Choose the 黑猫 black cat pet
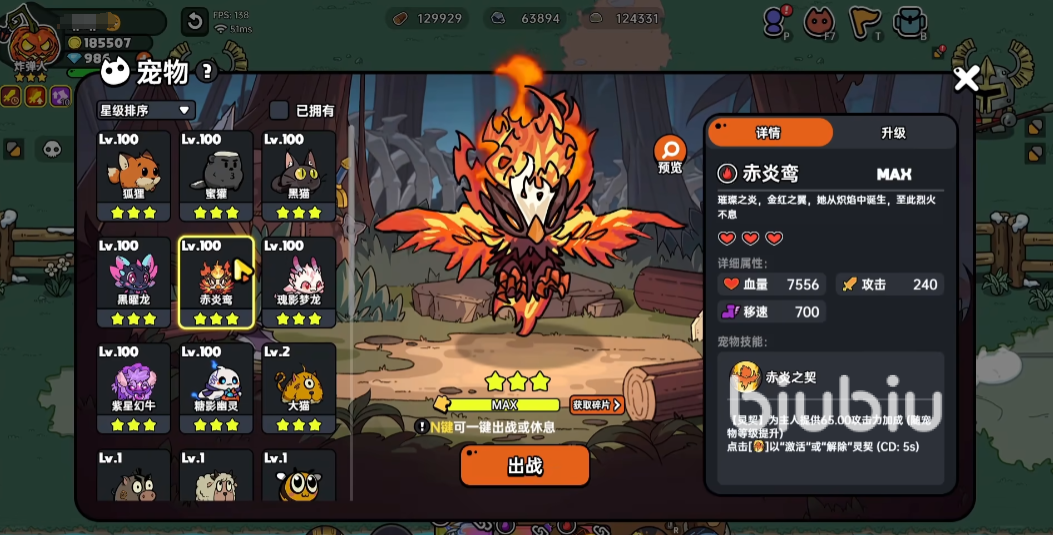This screenshot has width=1053, height=535. 299,176
